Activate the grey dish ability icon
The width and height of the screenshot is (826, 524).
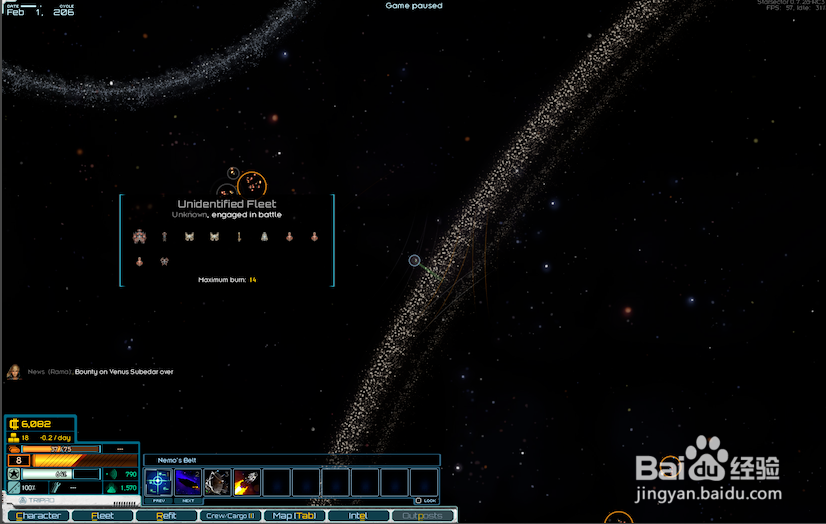pyautogui.click(x=218, y=482)
